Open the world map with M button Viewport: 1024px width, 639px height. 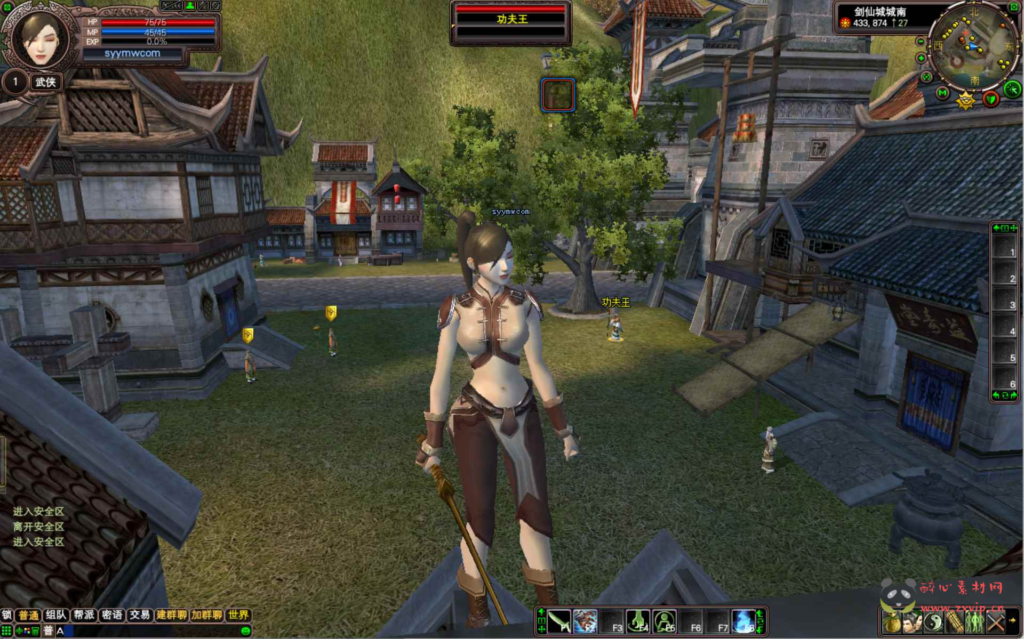point(943,93)
